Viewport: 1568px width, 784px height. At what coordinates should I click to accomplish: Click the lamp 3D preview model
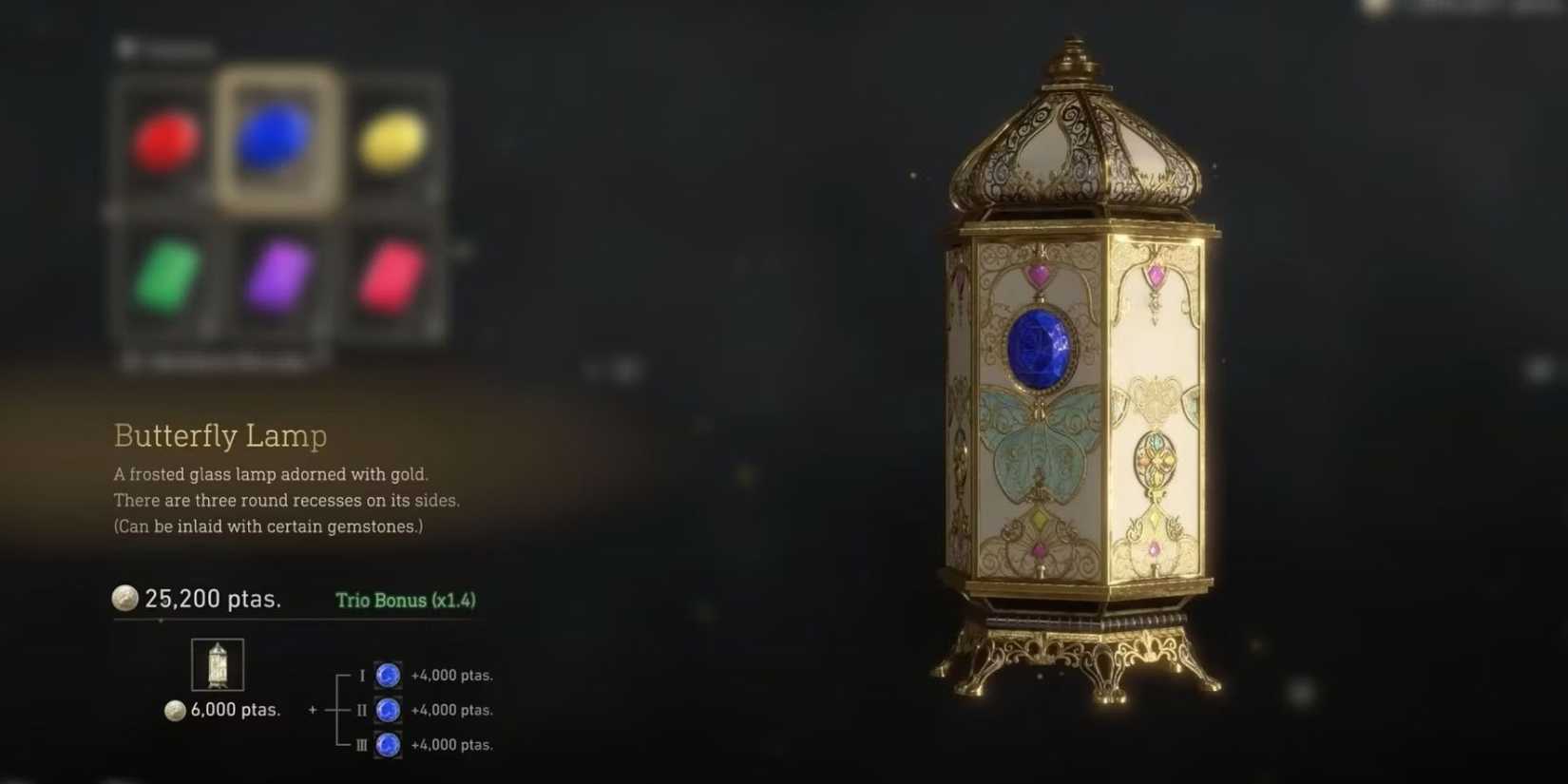pos(1074,399)
